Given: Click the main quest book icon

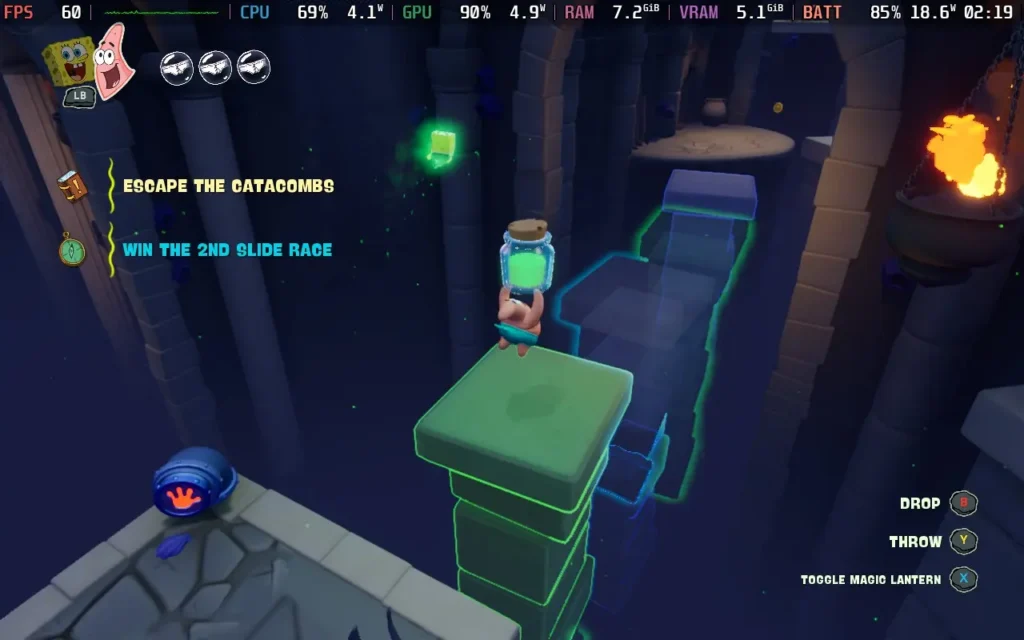Looking at the screenshot, I should (x=72, y=187).
